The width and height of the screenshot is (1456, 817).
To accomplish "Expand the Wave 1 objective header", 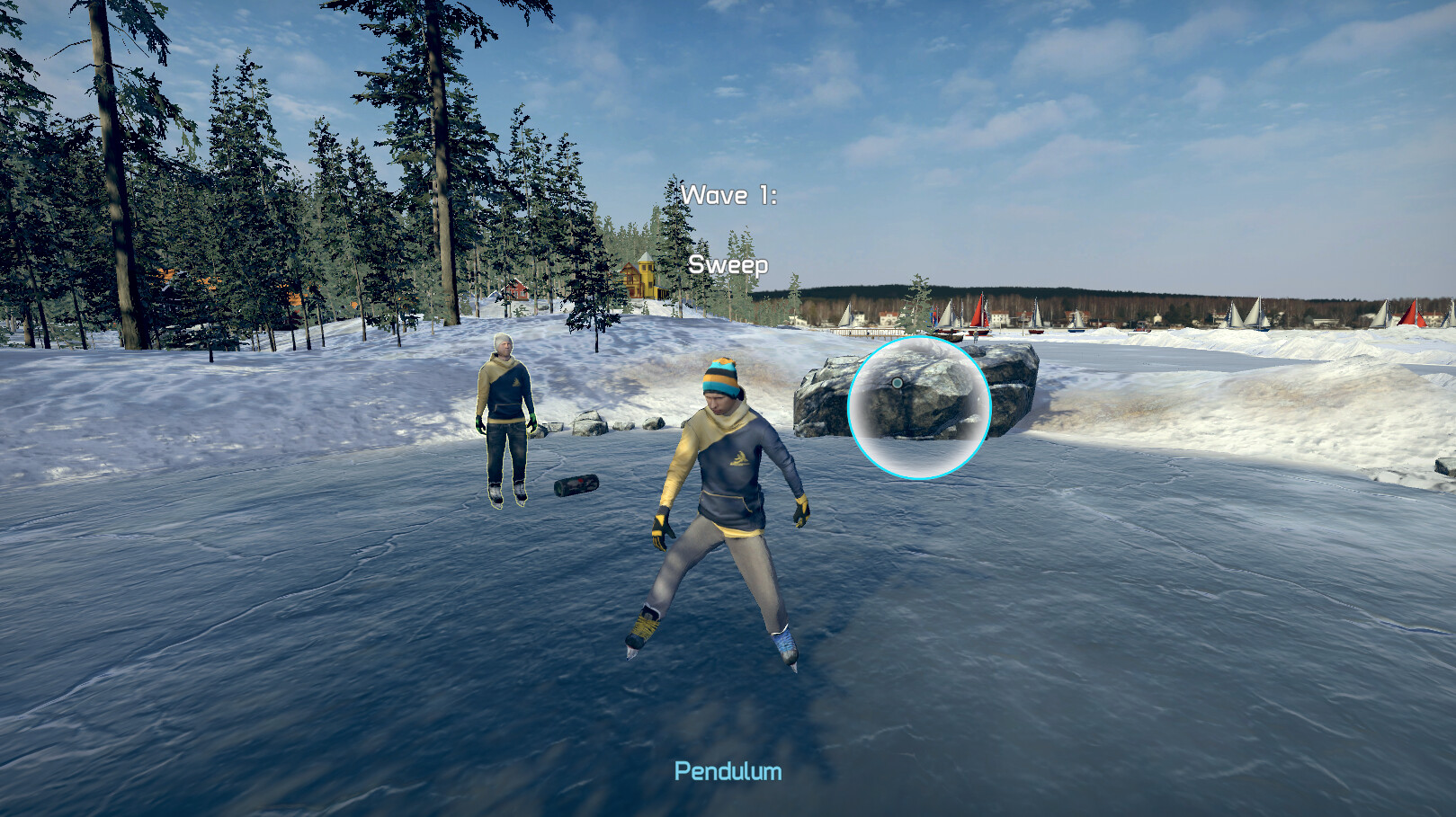I will point(731,195).
